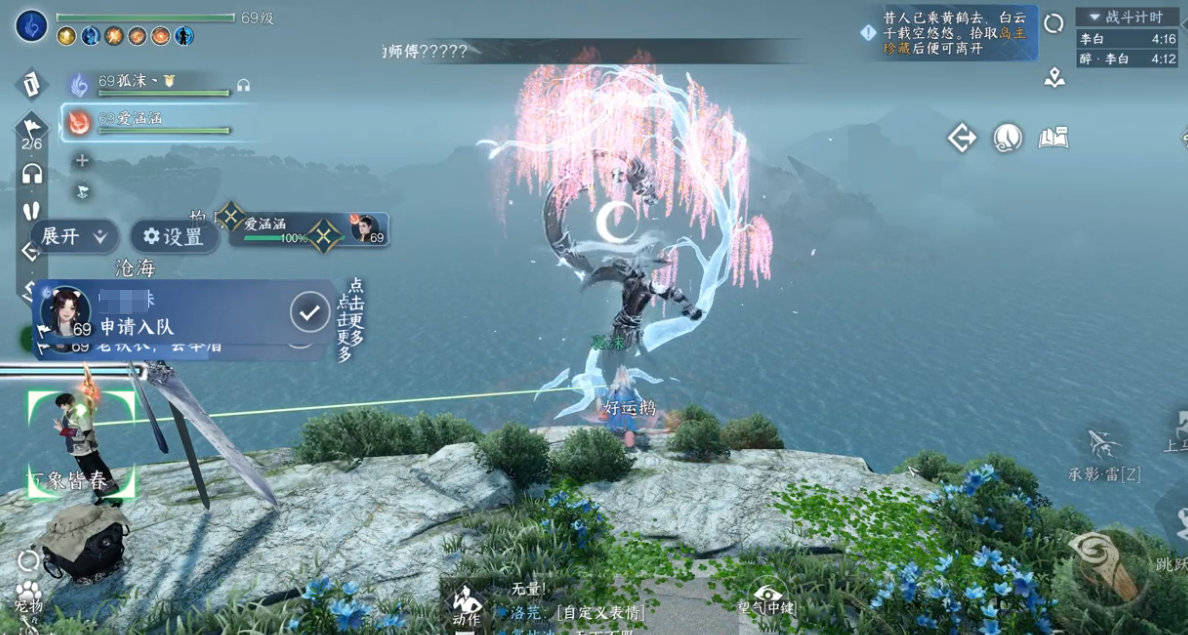
Task: Open the 设置 settings button
Action: pyautogui.click(x=174, y=237)
